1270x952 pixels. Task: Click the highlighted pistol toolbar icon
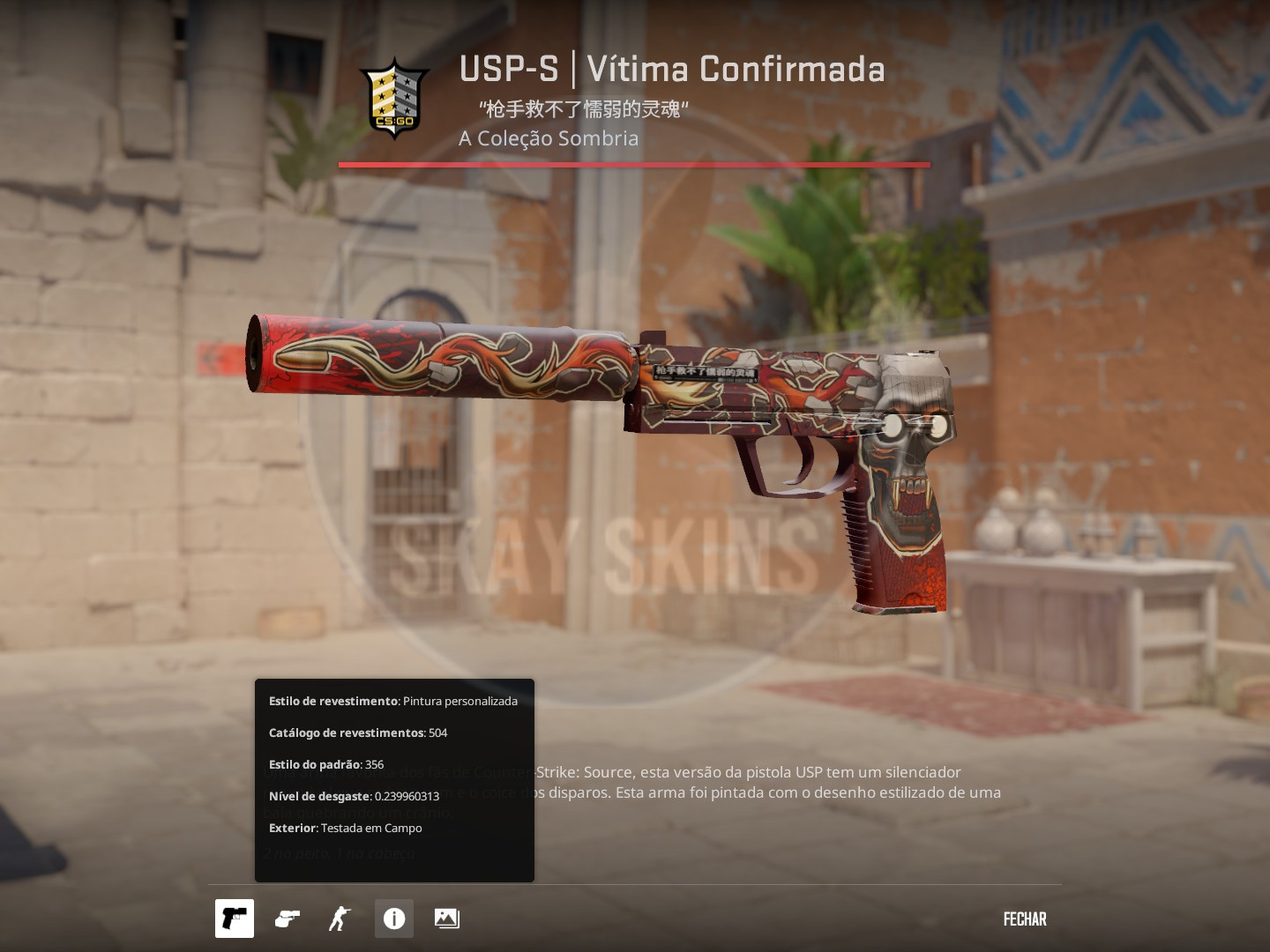234,919
